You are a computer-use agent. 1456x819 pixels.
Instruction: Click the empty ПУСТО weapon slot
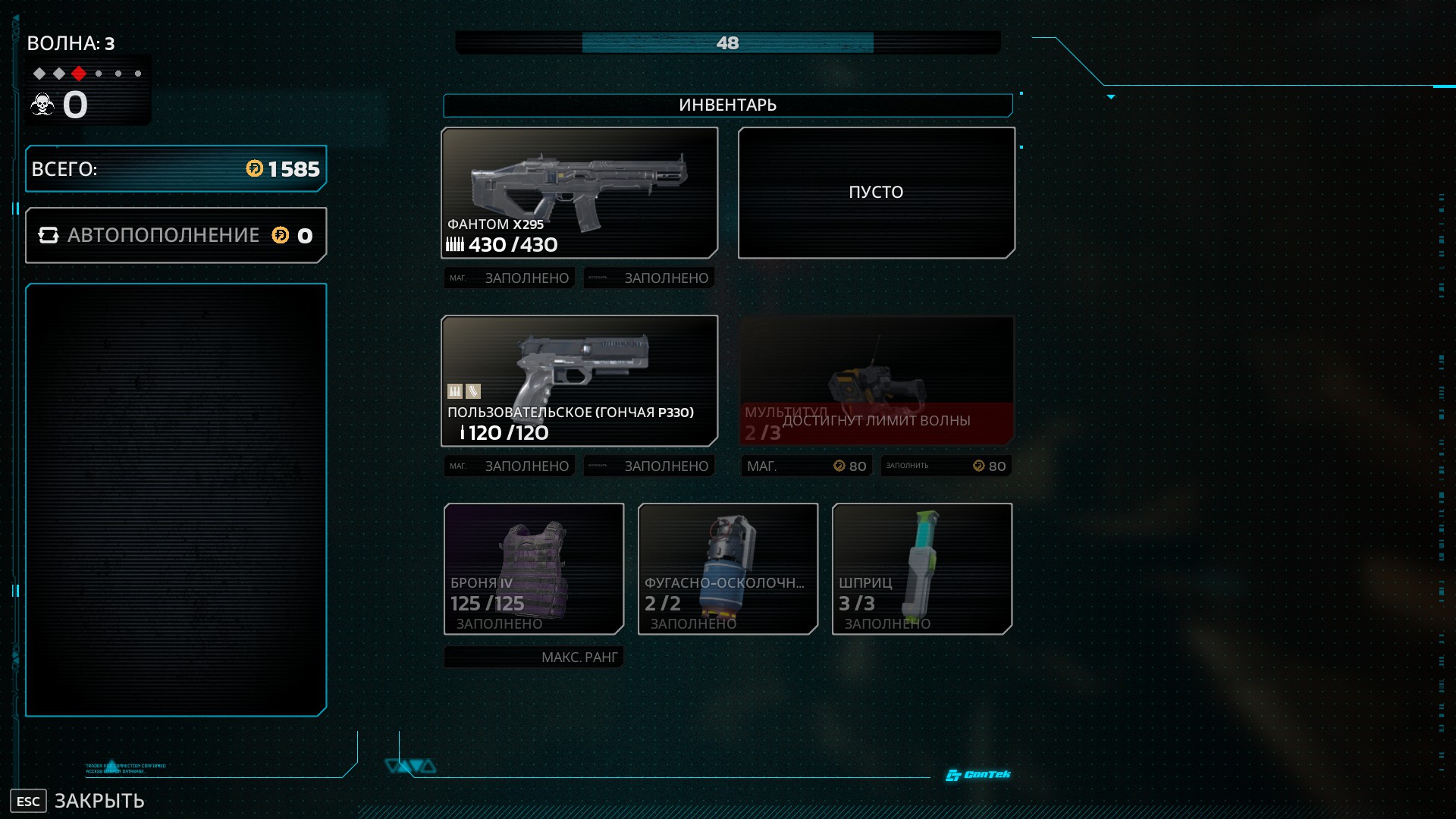pos(876,193)
